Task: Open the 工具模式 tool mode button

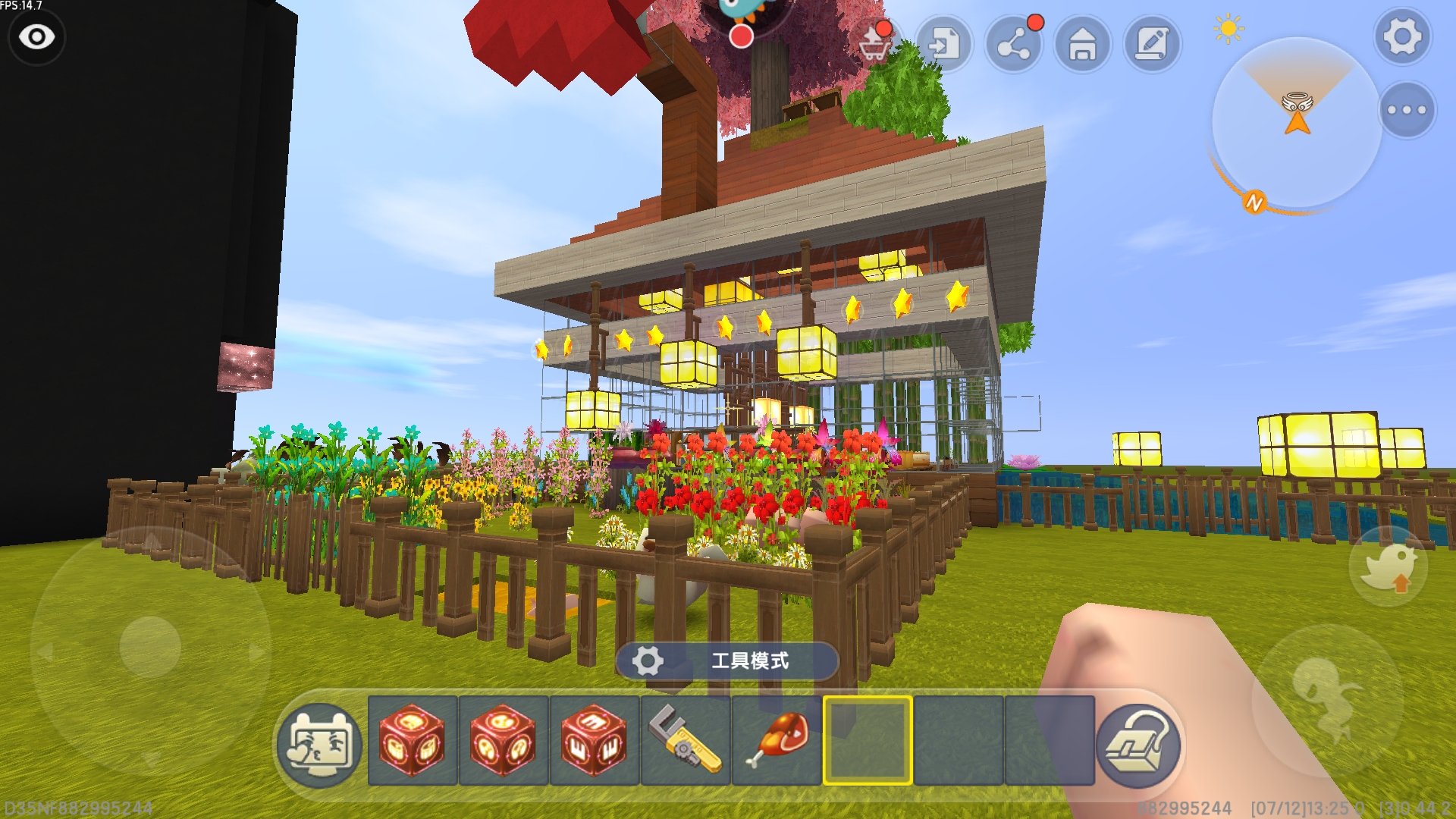Action: click(x=726, y=661)
